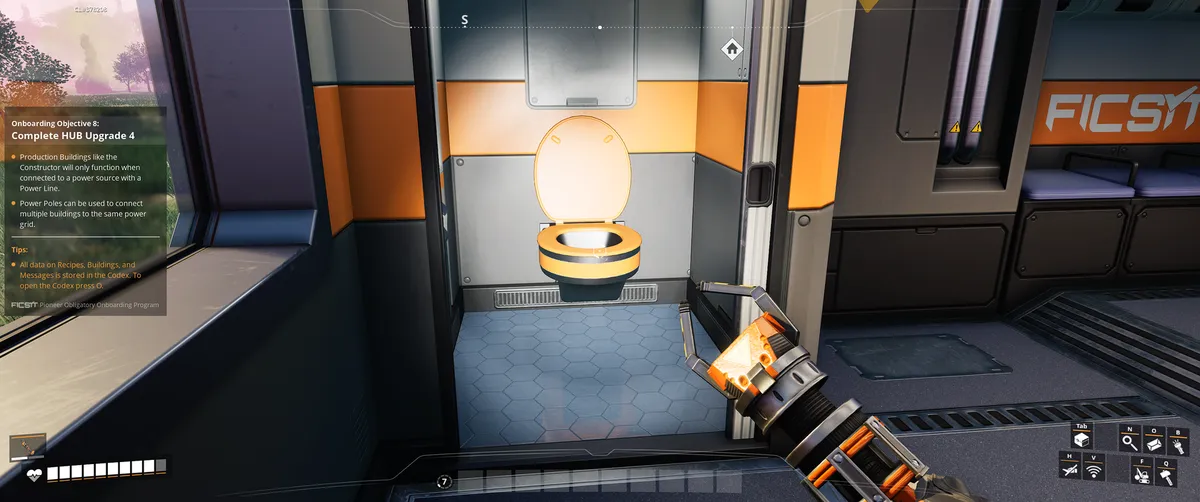The image size is (1200, 502).
Task: Open the Complete HUB Upgrade 4 objective
Action: point(74,133)
